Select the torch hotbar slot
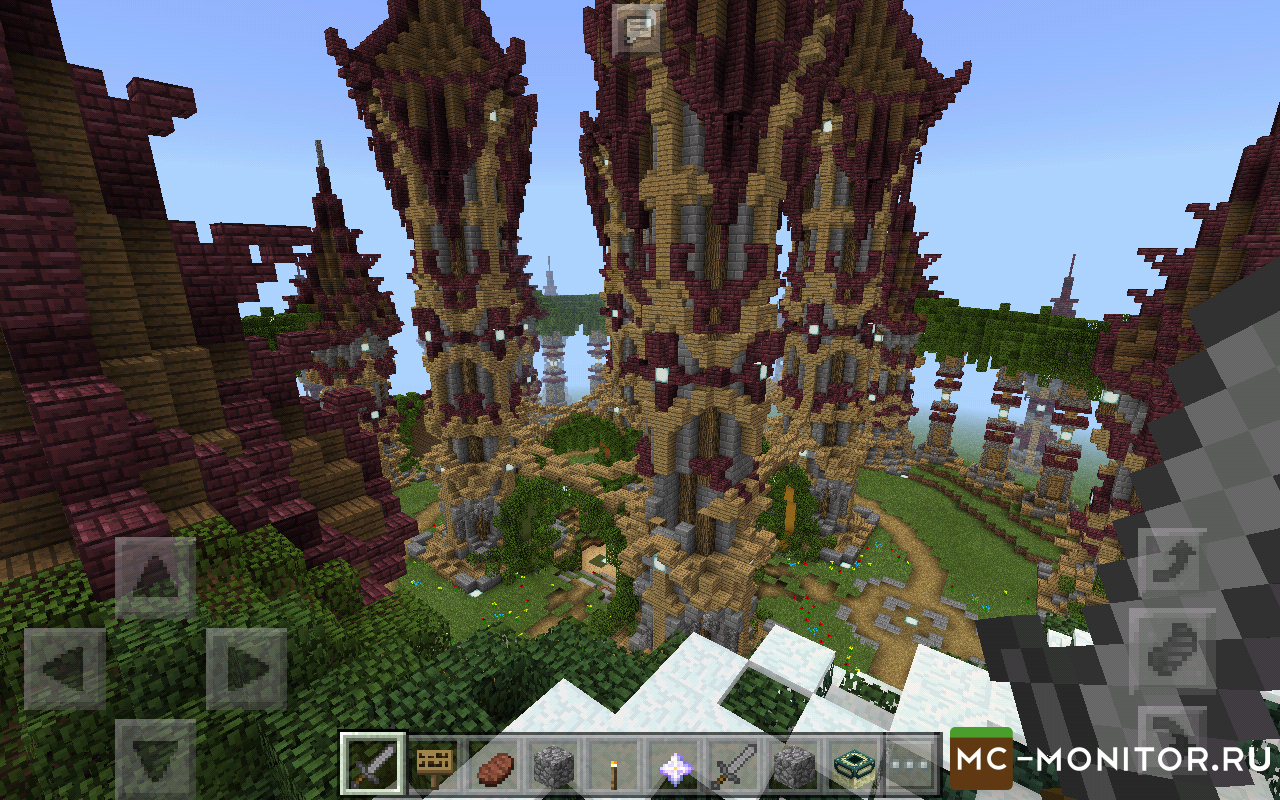Viewport: 1280px width, 800px height. coord(611,767)
